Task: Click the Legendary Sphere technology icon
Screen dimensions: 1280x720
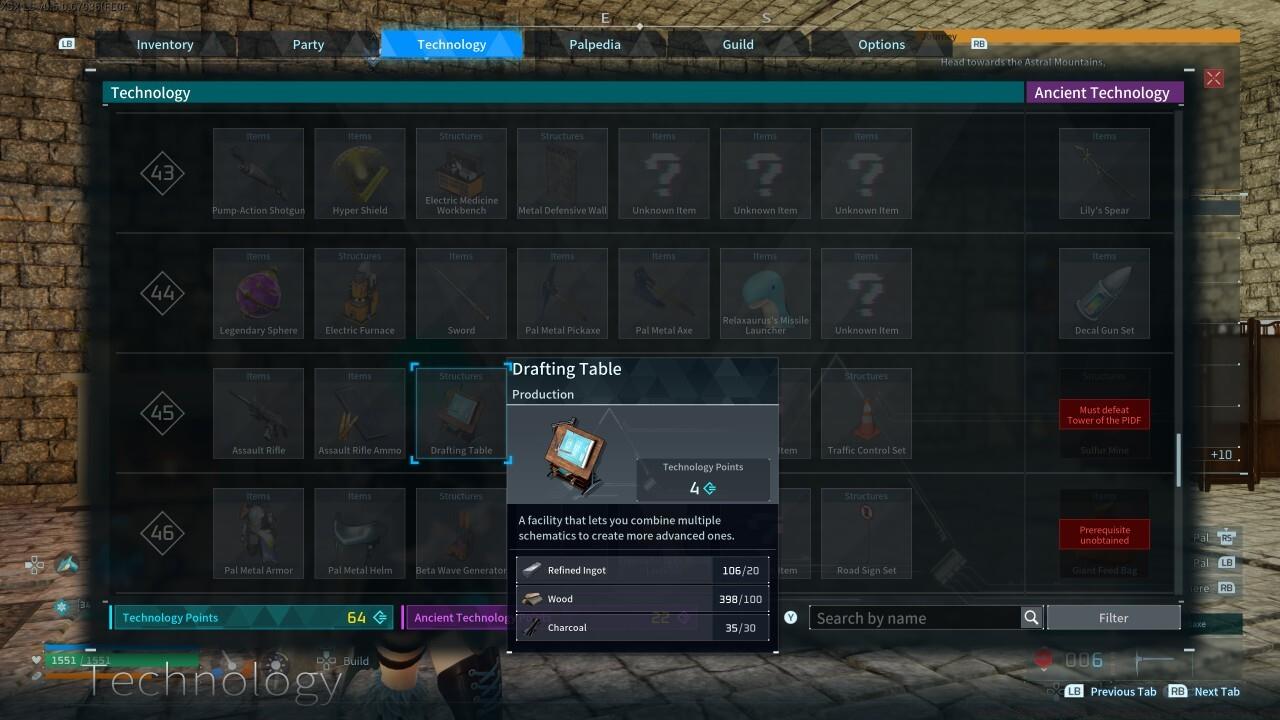Action: point(258,293)
